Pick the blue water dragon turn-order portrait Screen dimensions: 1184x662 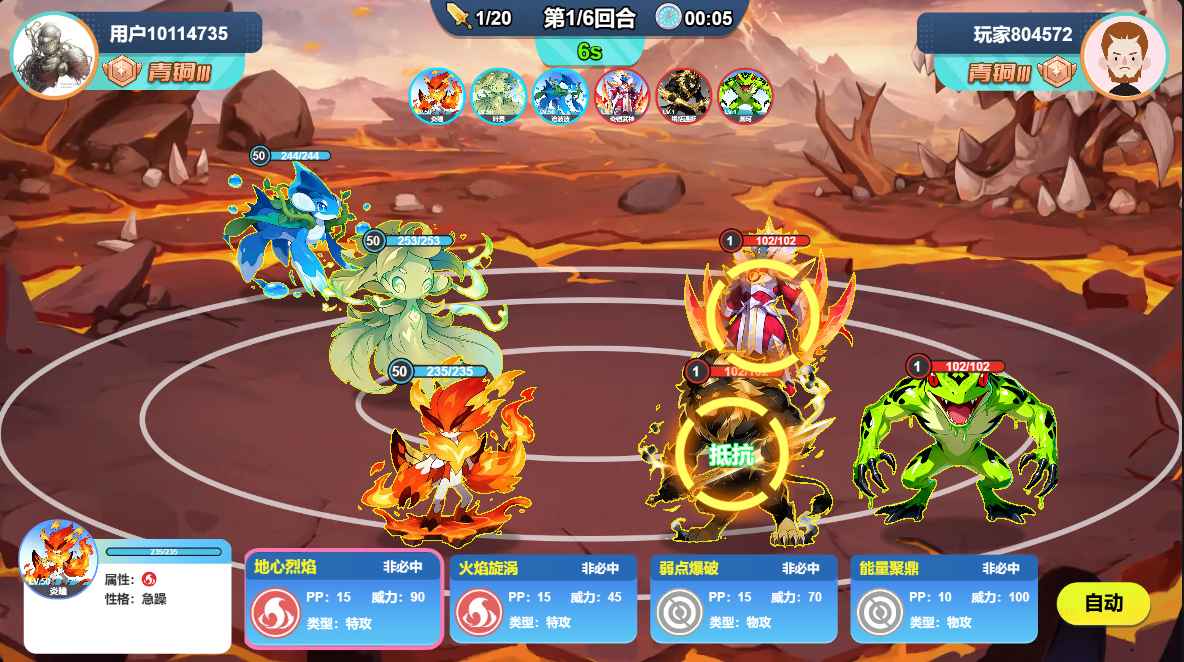pyautogui.click(x=559, y=96)
